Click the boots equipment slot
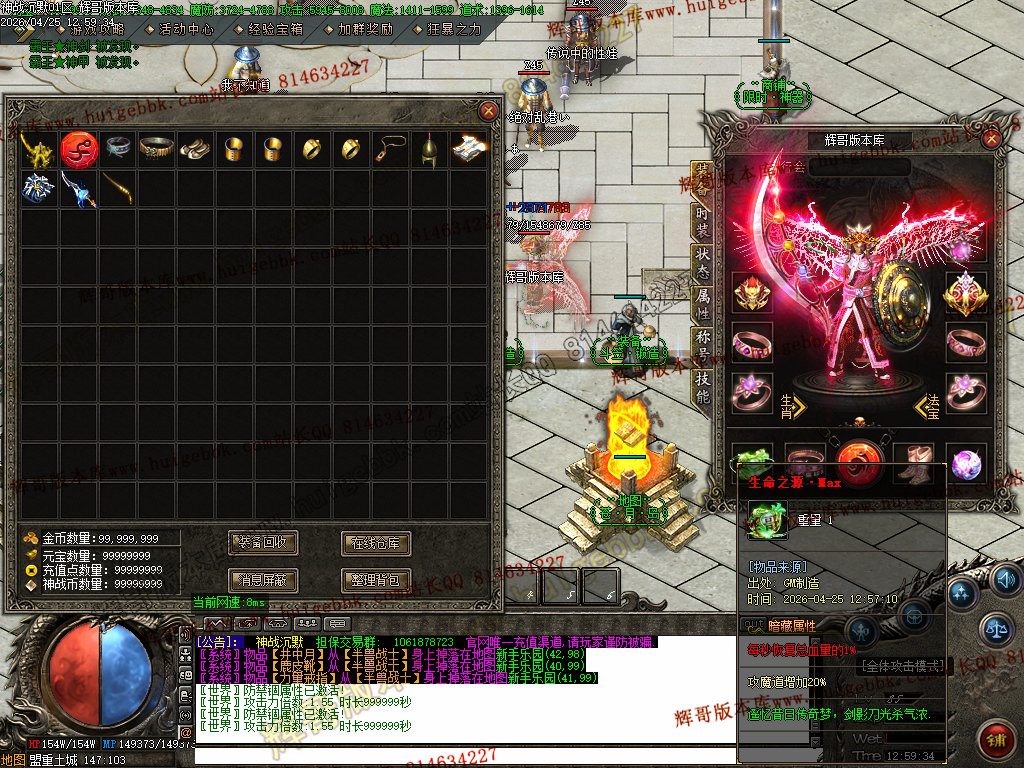1024x768 pixels. tap(913, 463)
